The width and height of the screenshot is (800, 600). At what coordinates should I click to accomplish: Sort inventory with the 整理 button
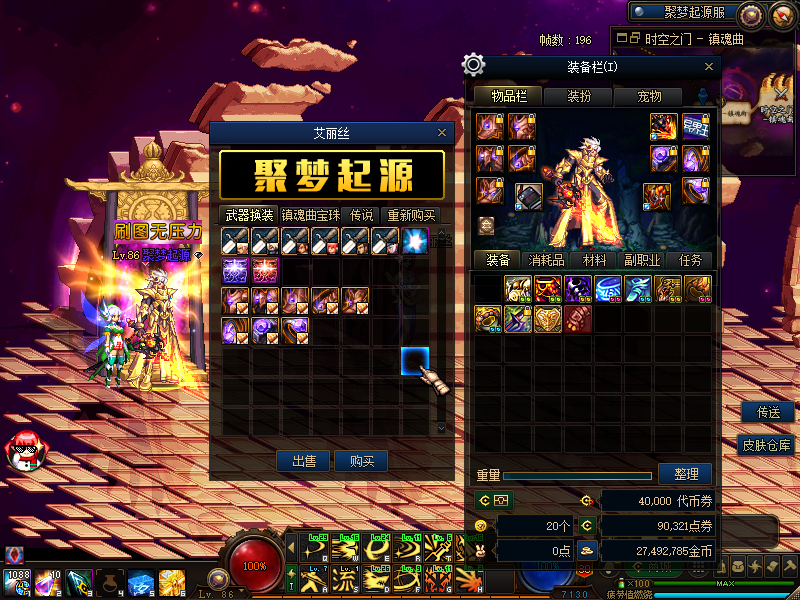685,474
